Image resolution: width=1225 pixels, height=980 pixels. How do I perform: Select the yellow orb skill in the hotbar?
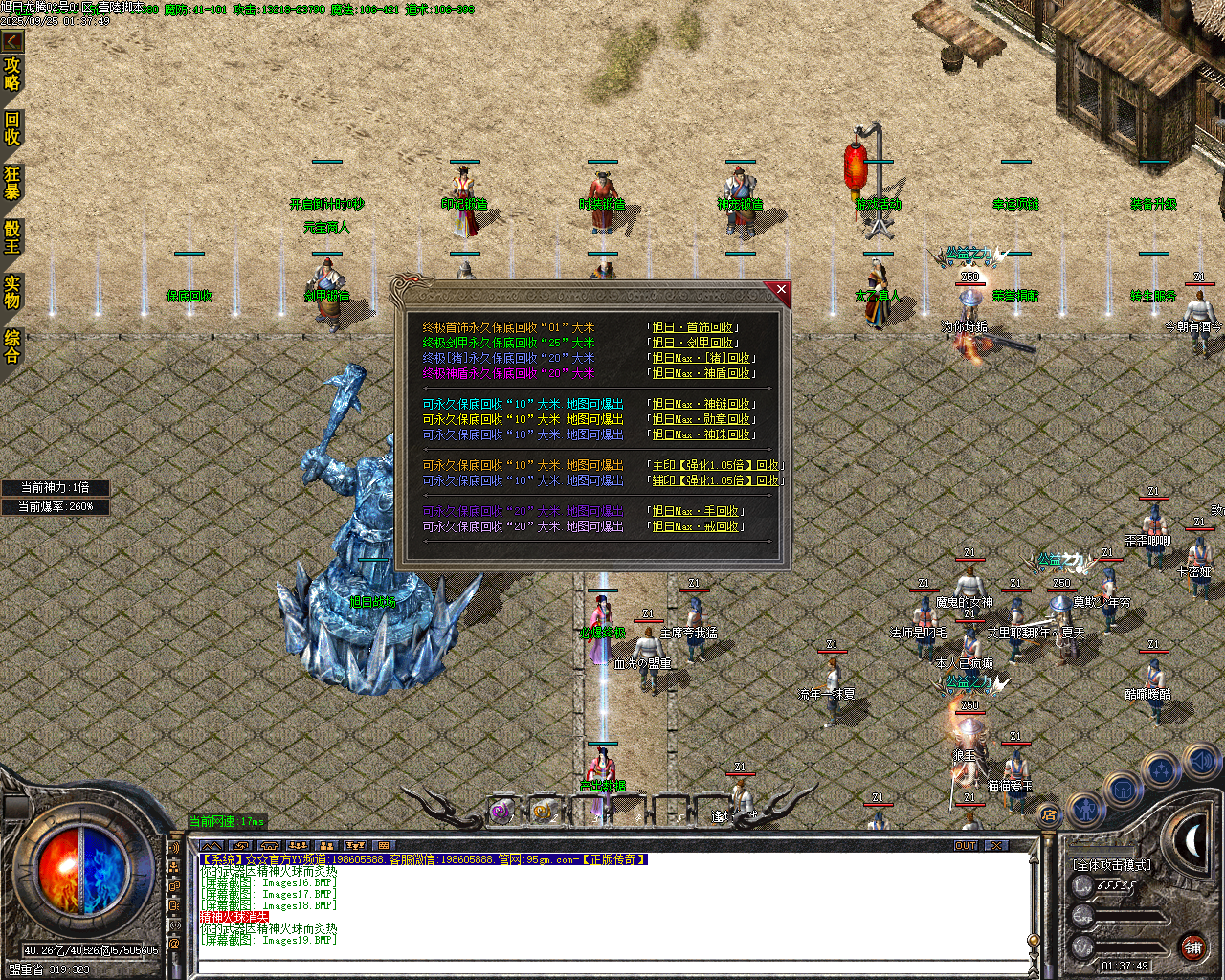pos(540,813)
